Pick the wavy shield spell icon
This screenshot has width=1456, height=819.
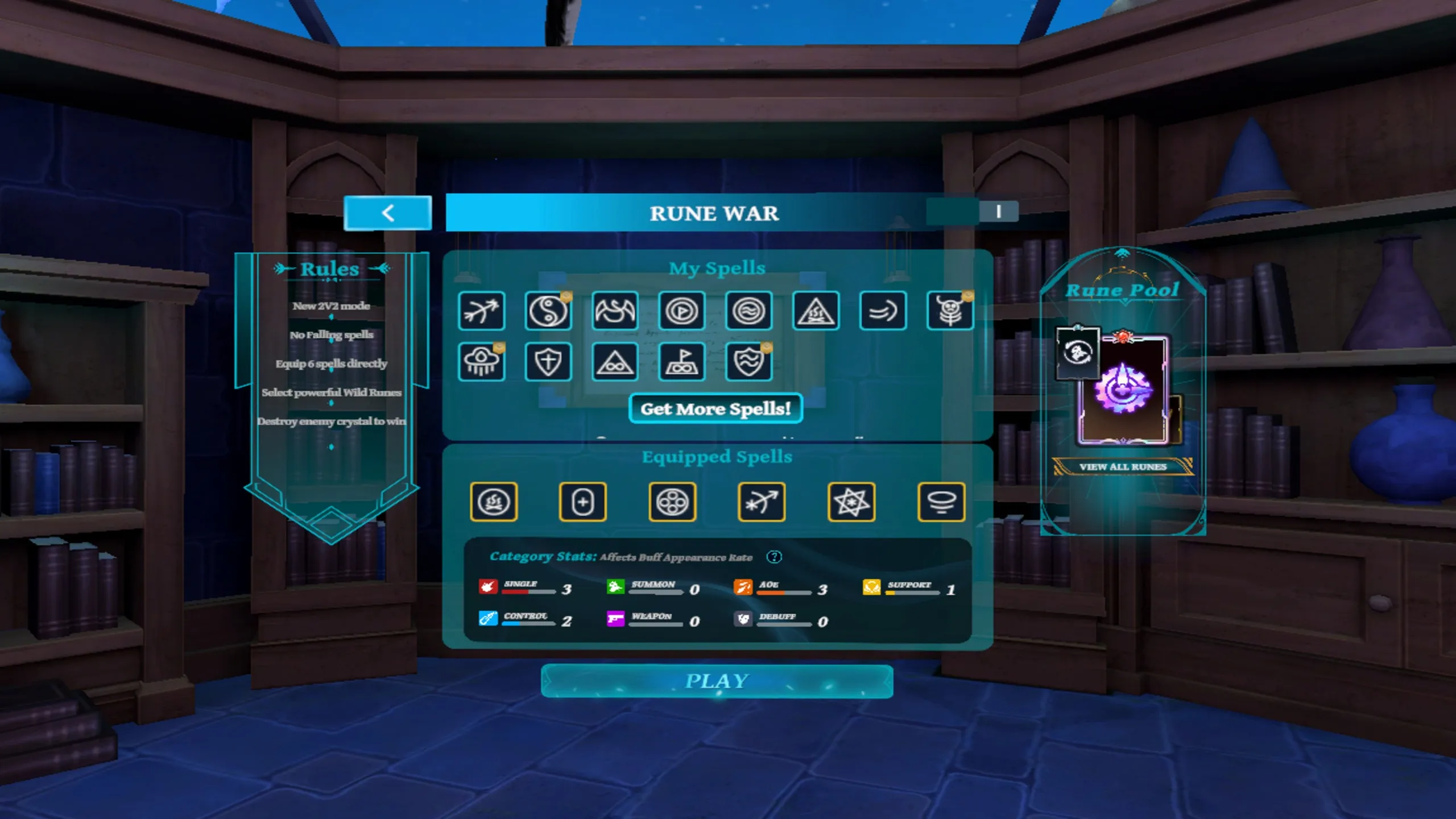pos(749,362)
